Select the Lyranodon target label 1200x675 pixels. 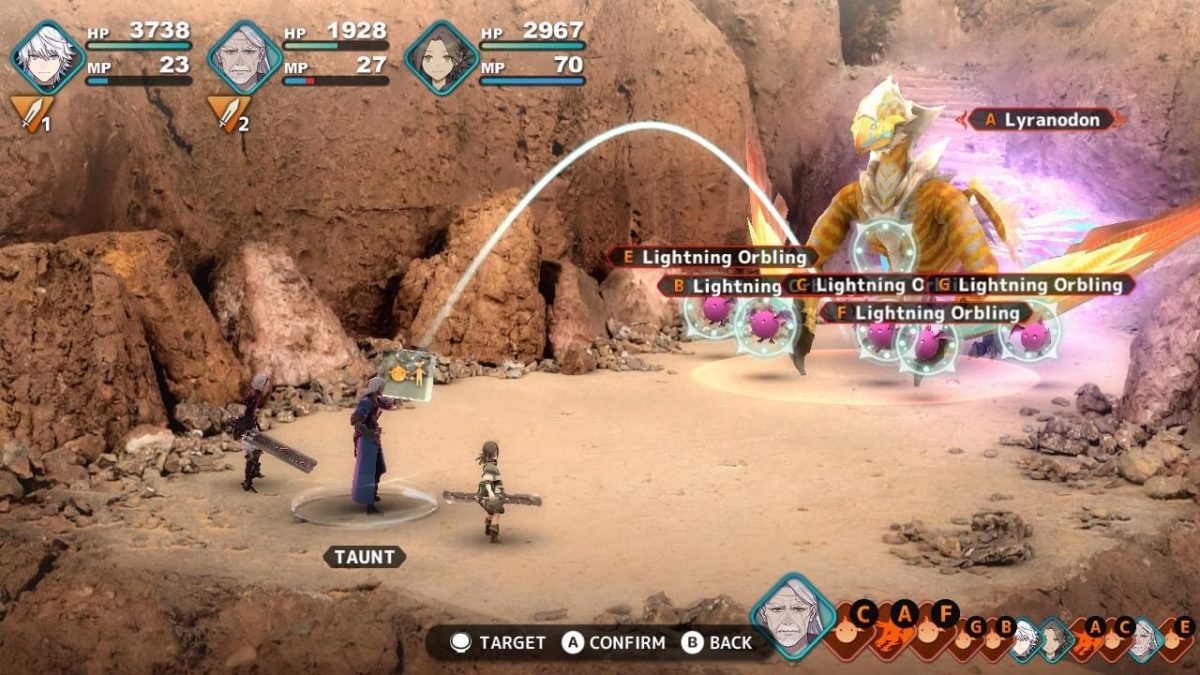[1045, 120]
